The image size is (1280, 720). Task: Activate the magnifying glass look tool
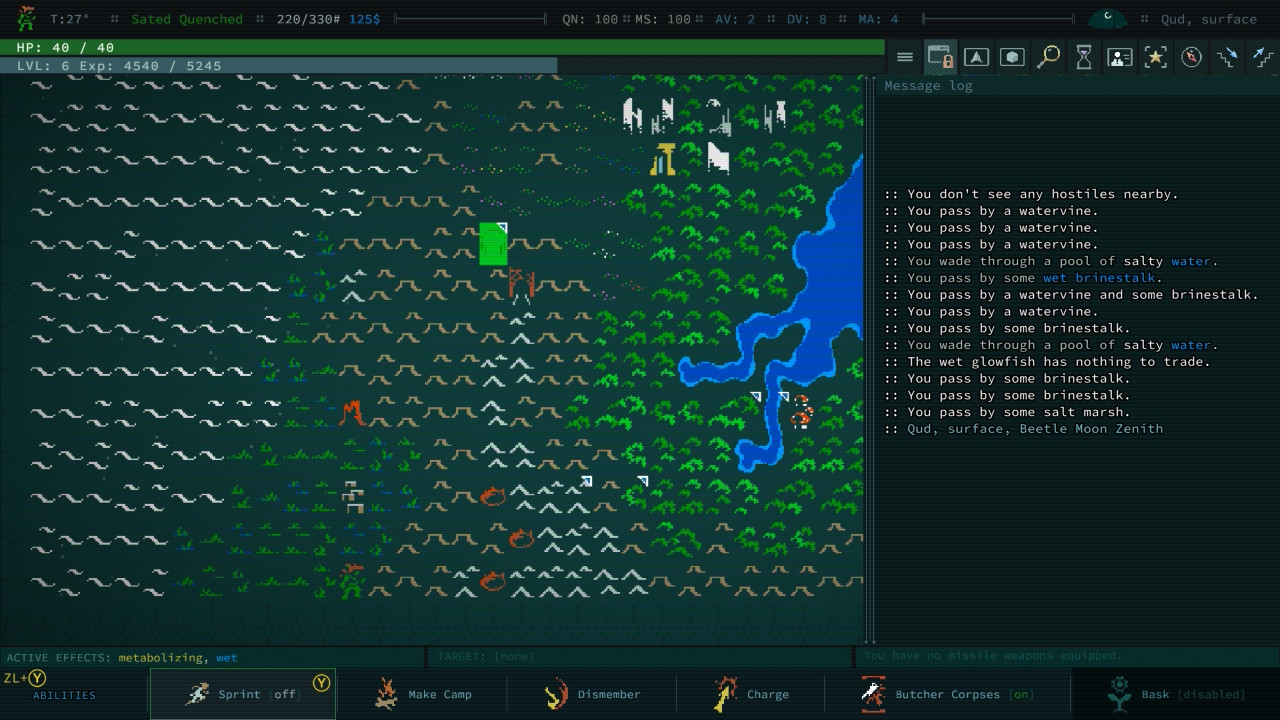point(1048,57)
